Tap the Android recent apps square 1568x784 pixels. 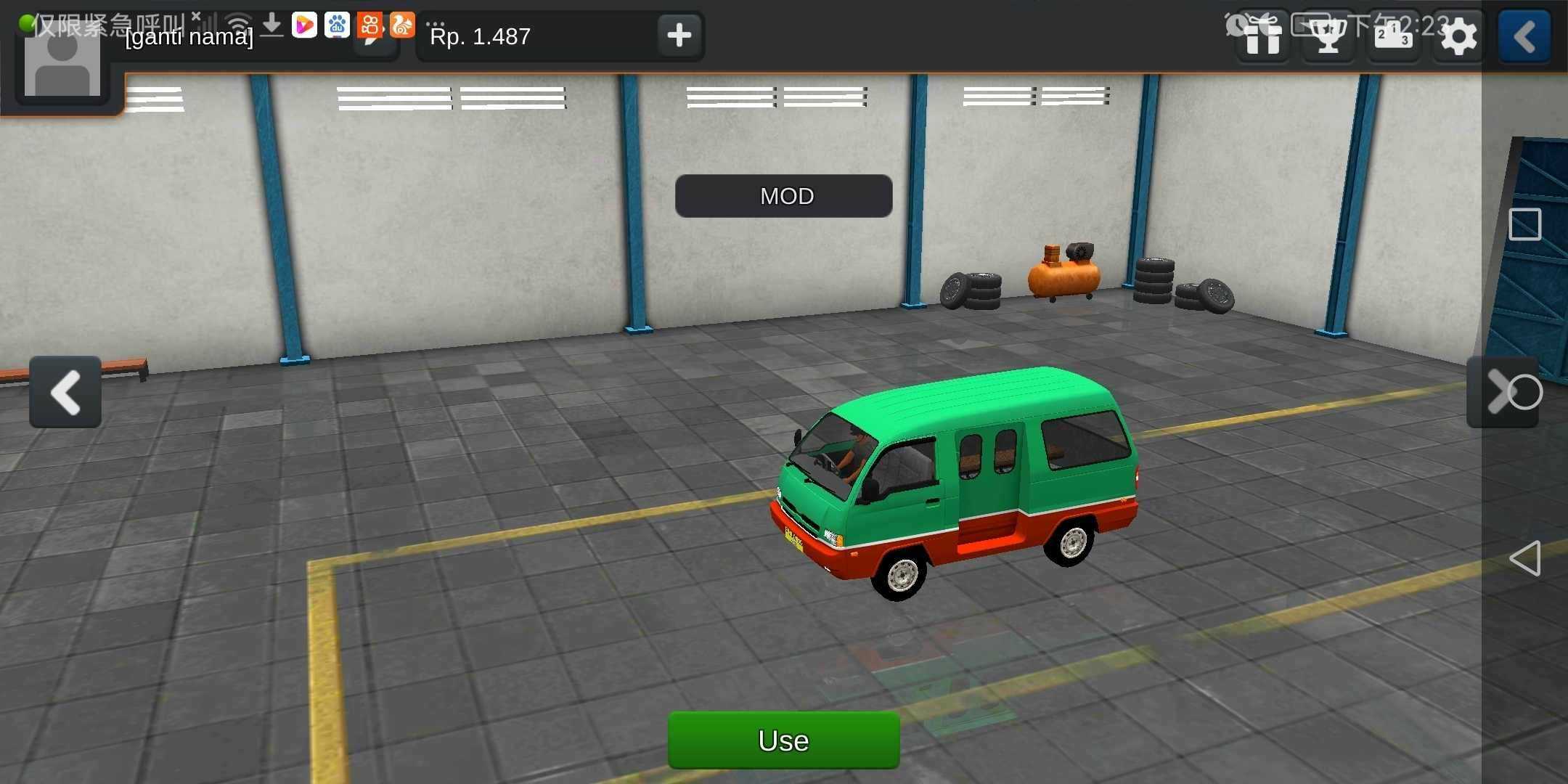coord(1525,224)
